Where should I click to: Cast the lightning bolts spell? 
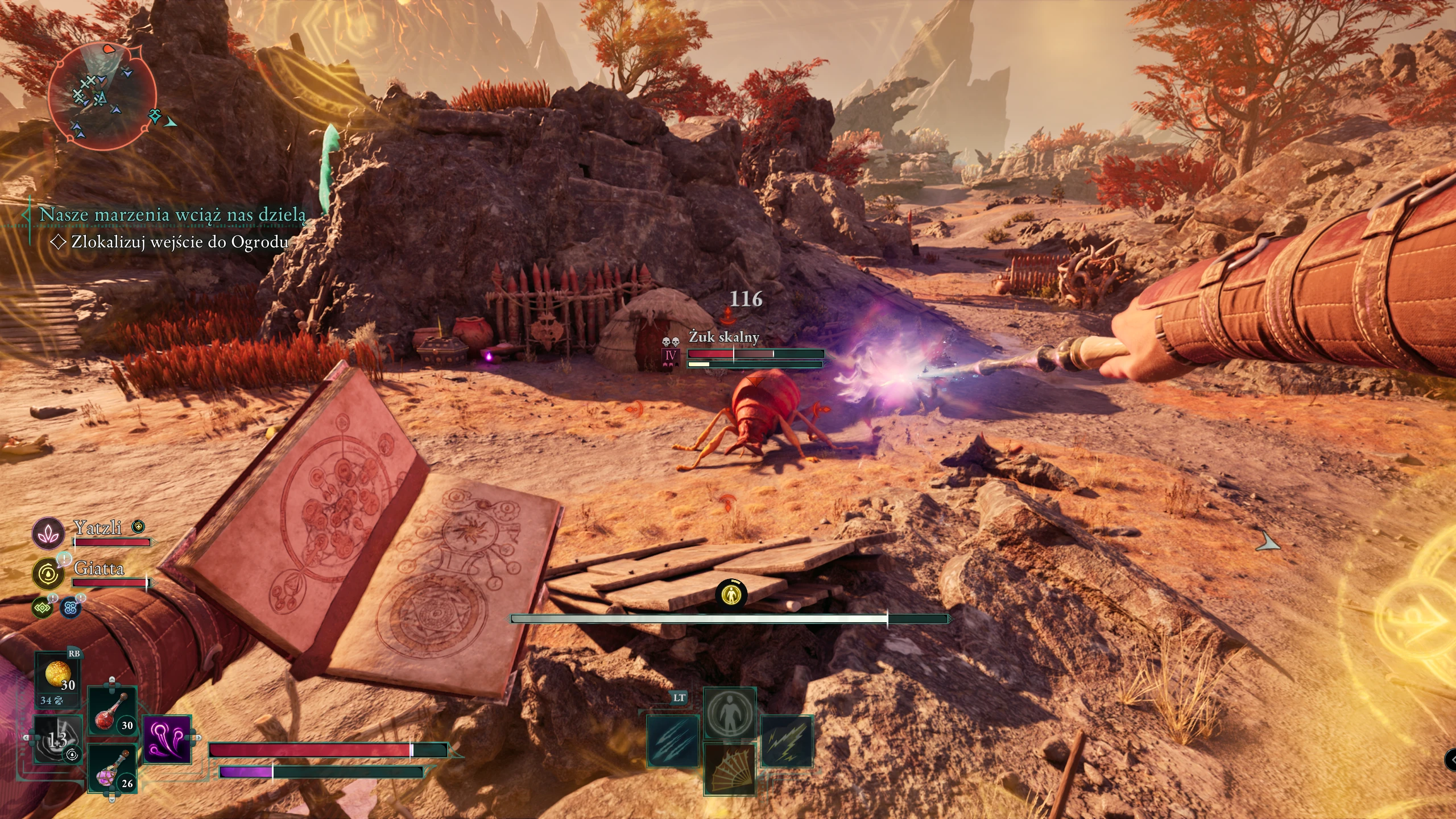(787, 741)
